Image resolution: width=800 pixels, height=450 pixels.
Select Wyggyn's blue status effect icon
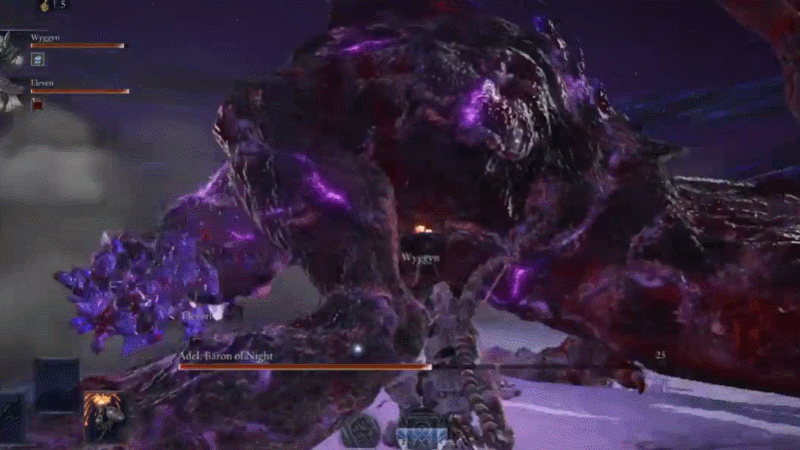point(38,59)
